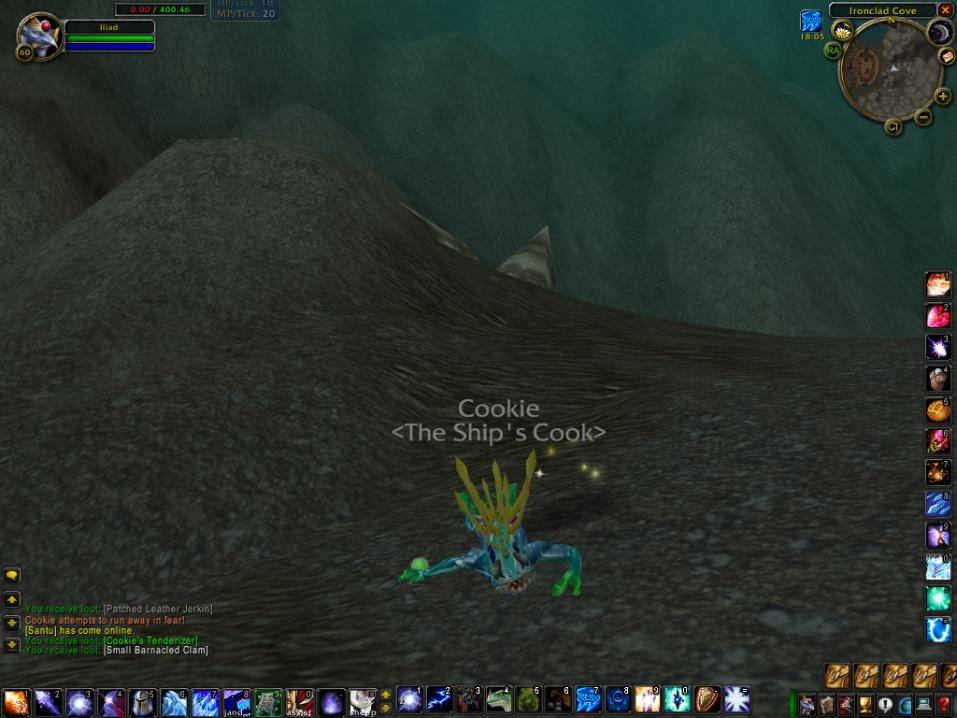
Task: Cast the Fireball spell in slot 1
Action: pos(15,701)
